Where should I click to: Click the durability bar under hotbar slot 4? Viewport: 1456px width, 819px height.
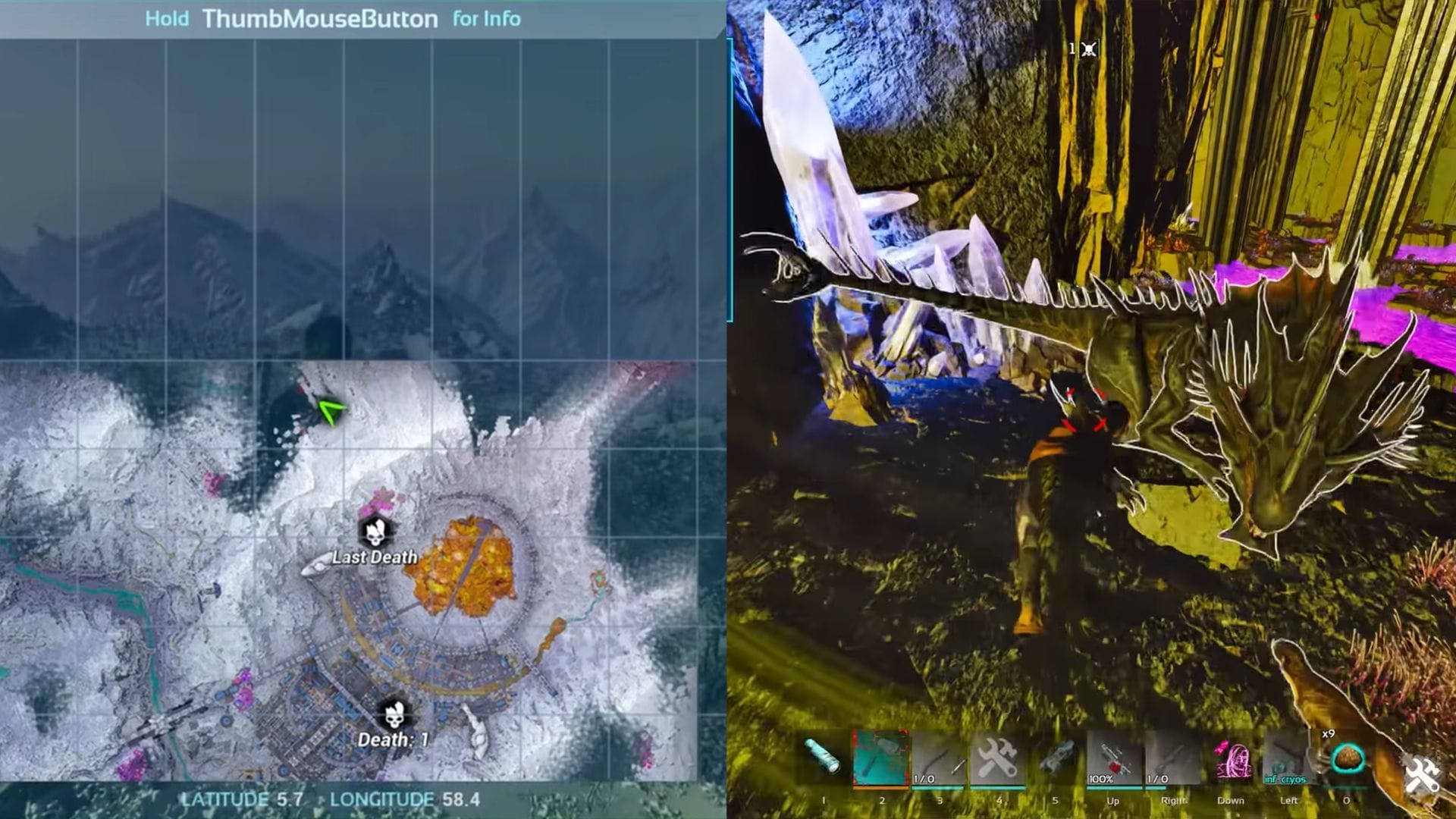point(997,786)
